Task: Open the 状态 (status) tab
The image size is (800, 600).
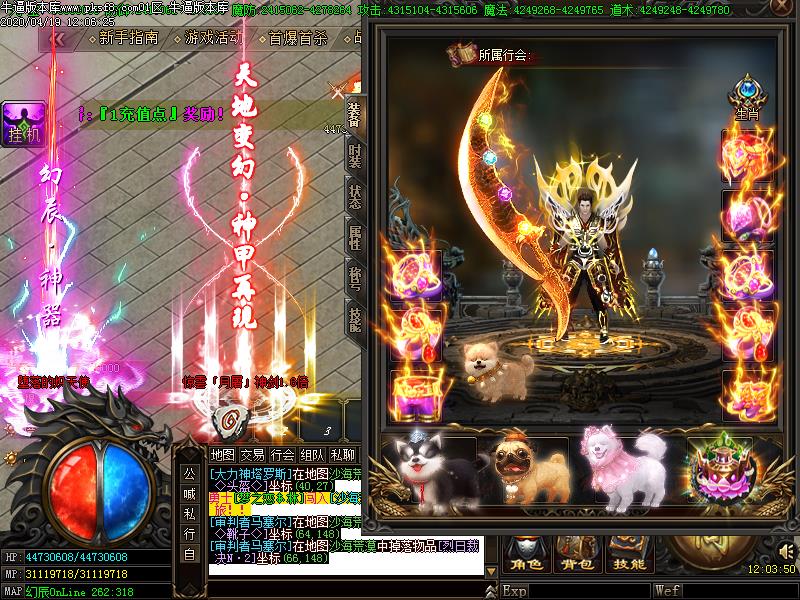Action: (354, 196)
